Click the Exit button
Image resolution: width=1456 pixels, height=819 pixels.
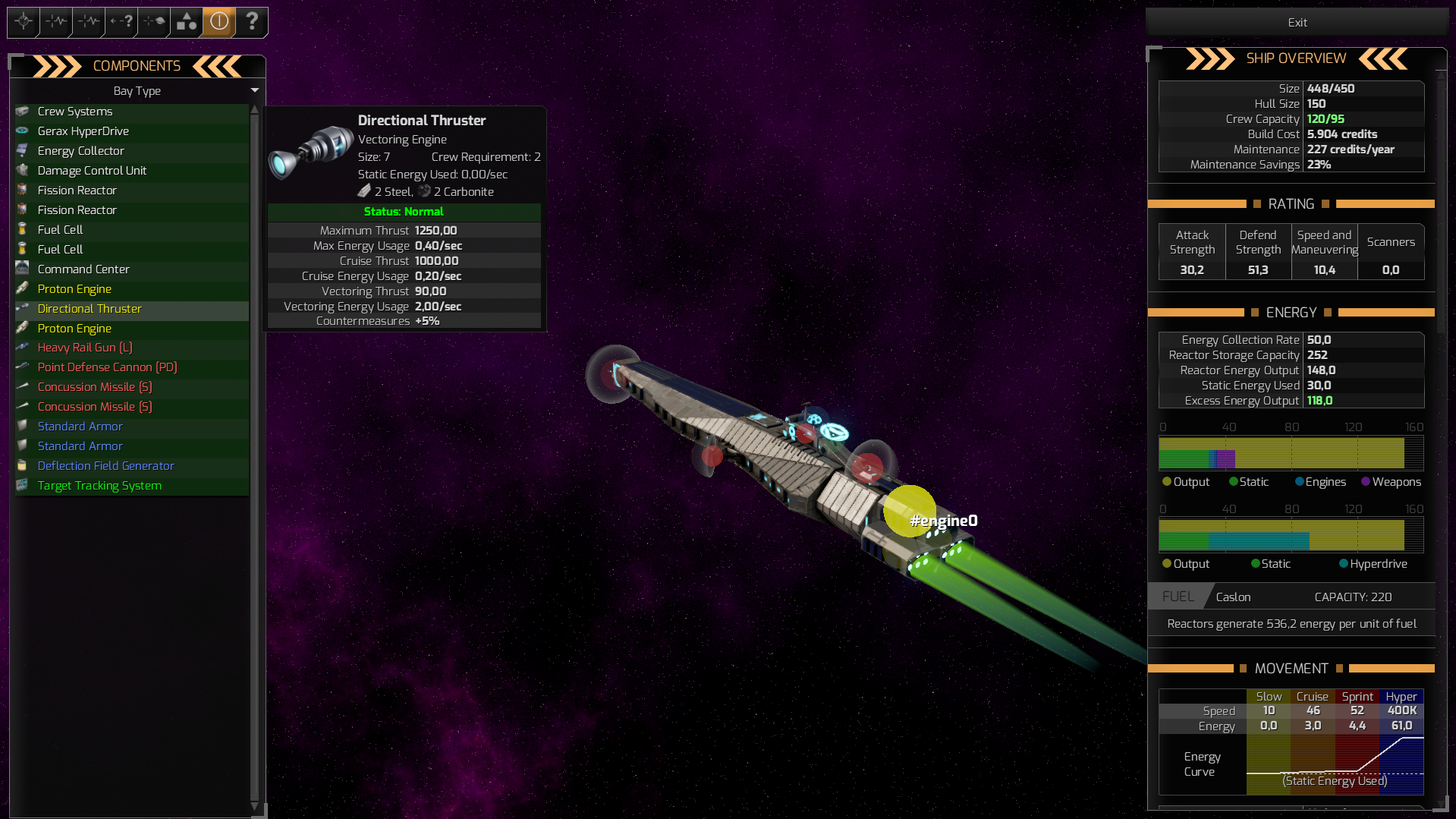(1296, 22)
